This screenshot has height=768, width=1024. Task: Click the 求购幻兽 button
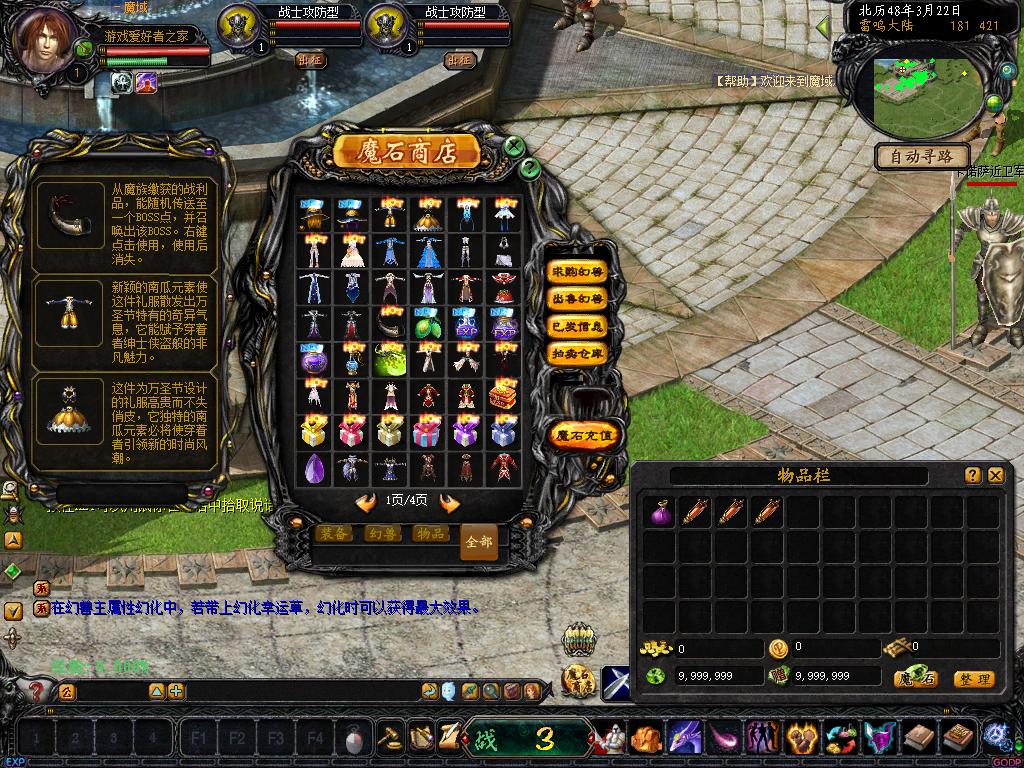point(578,272)
